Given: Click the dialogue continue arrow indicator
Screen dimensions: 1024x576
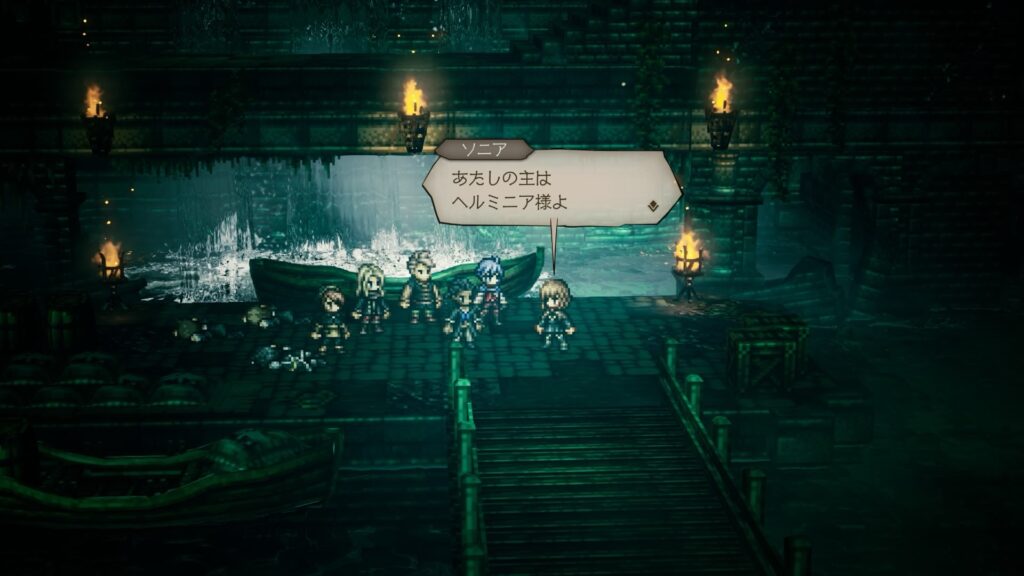Looking at the screenshot, I should [x=652, y=206].
